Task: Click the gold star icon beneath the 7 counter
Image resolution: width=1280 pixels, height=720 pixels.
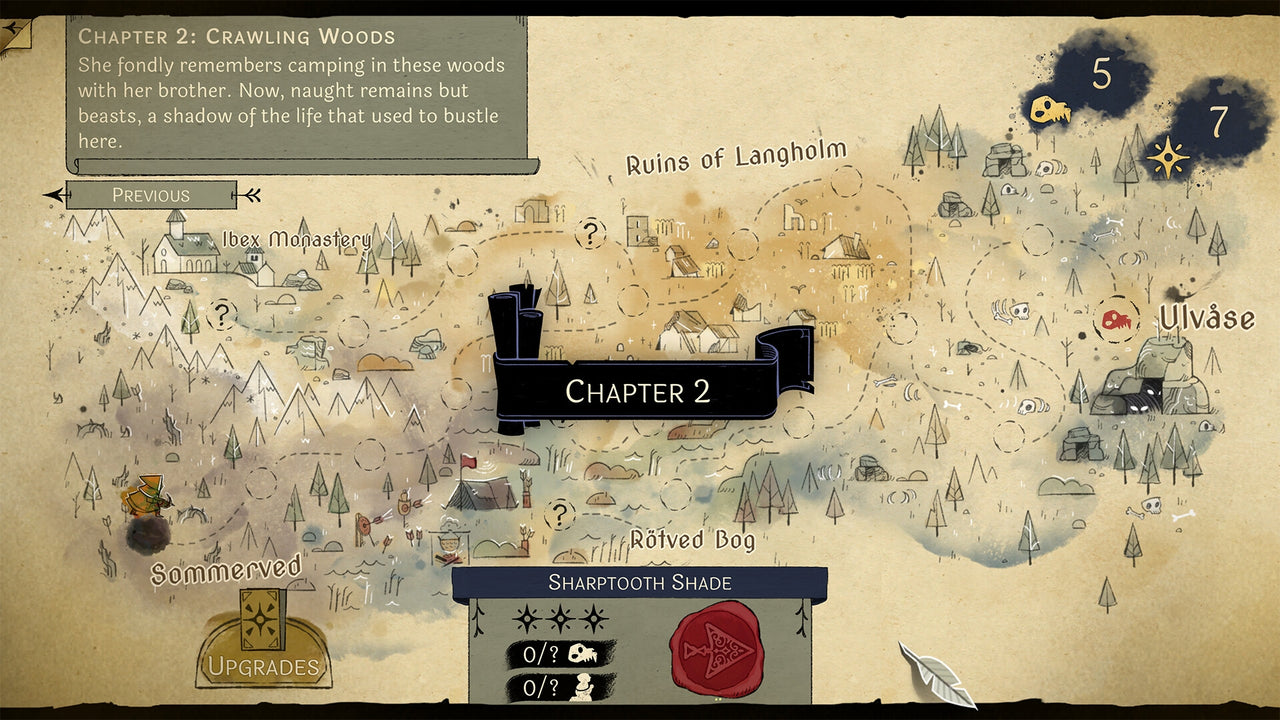Action: click(1166, 155)
